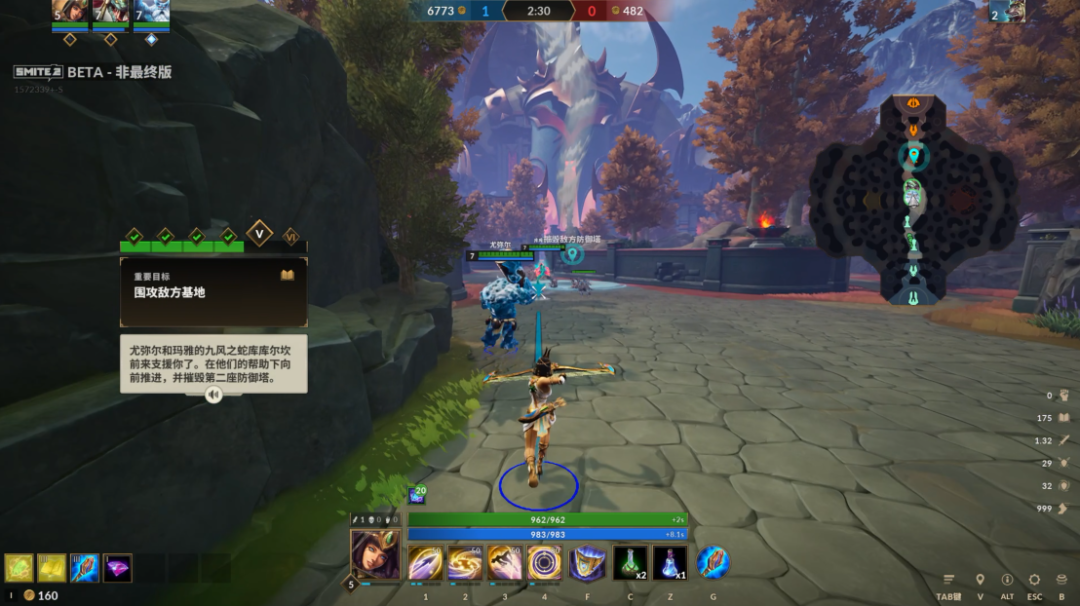Image resolution: width=1080 pixels, height=606 pixels.
Task: Open the item shop coin-stack icon
Action: (x=1061, y=580)
